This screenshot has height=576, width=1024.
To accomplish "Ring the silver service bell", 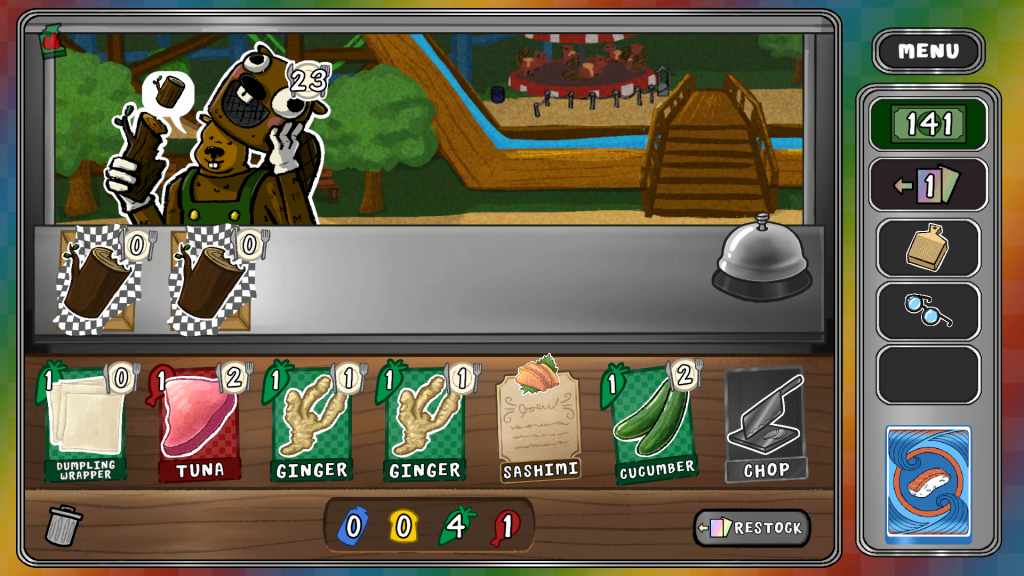I will pos(761,260).
